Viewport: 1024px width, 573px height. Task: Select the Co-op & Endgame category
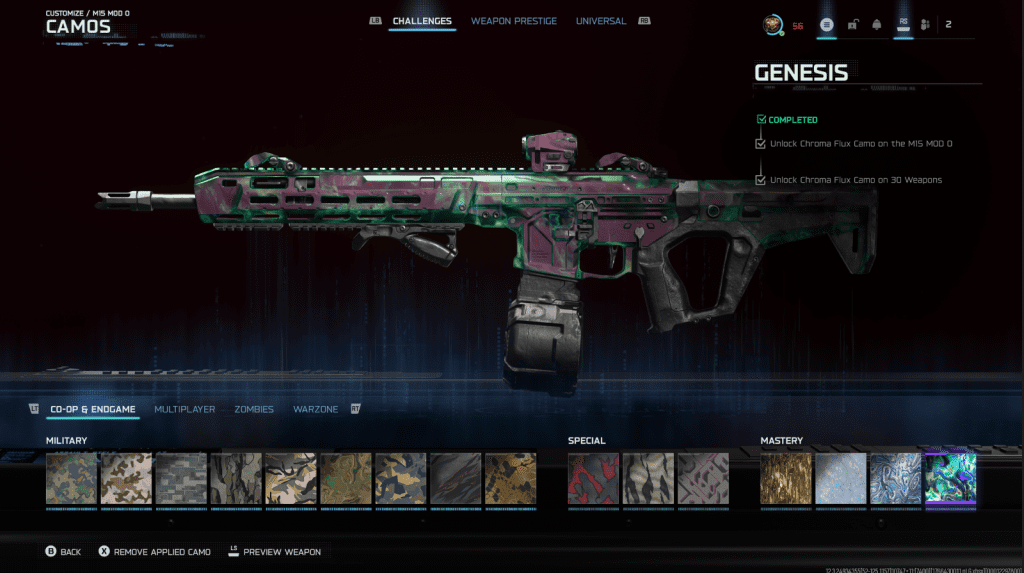(92, 409)
